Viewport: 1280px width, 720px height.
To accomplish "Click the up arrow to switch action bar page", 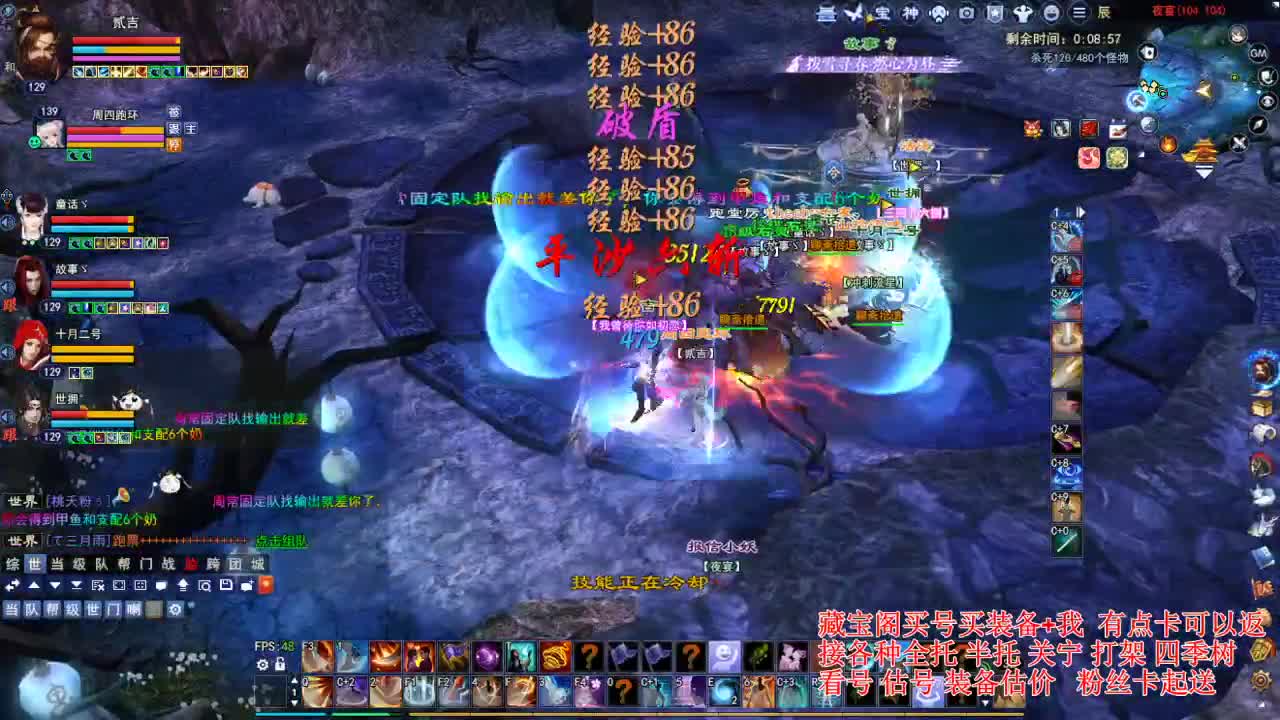I will (x=294, y=680).
